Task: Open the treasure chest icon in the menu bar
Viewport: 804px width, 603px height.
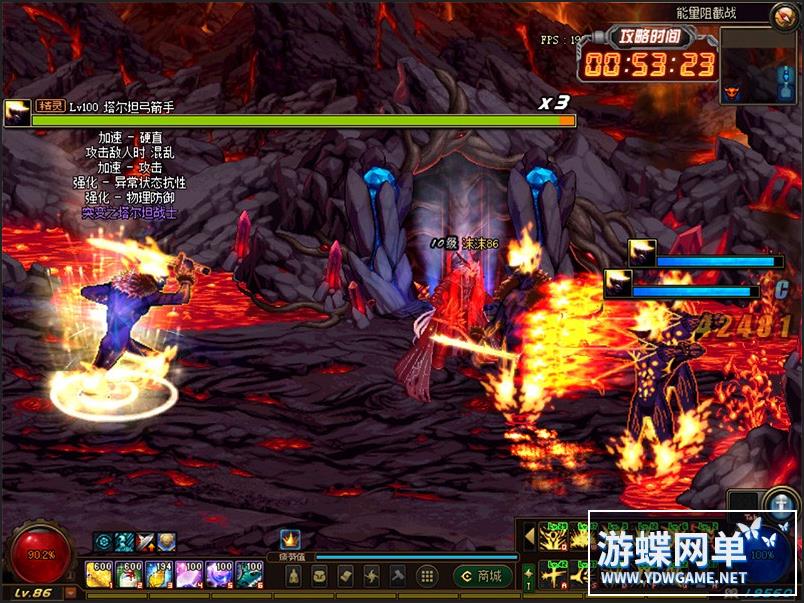Action: pos(320,576)
